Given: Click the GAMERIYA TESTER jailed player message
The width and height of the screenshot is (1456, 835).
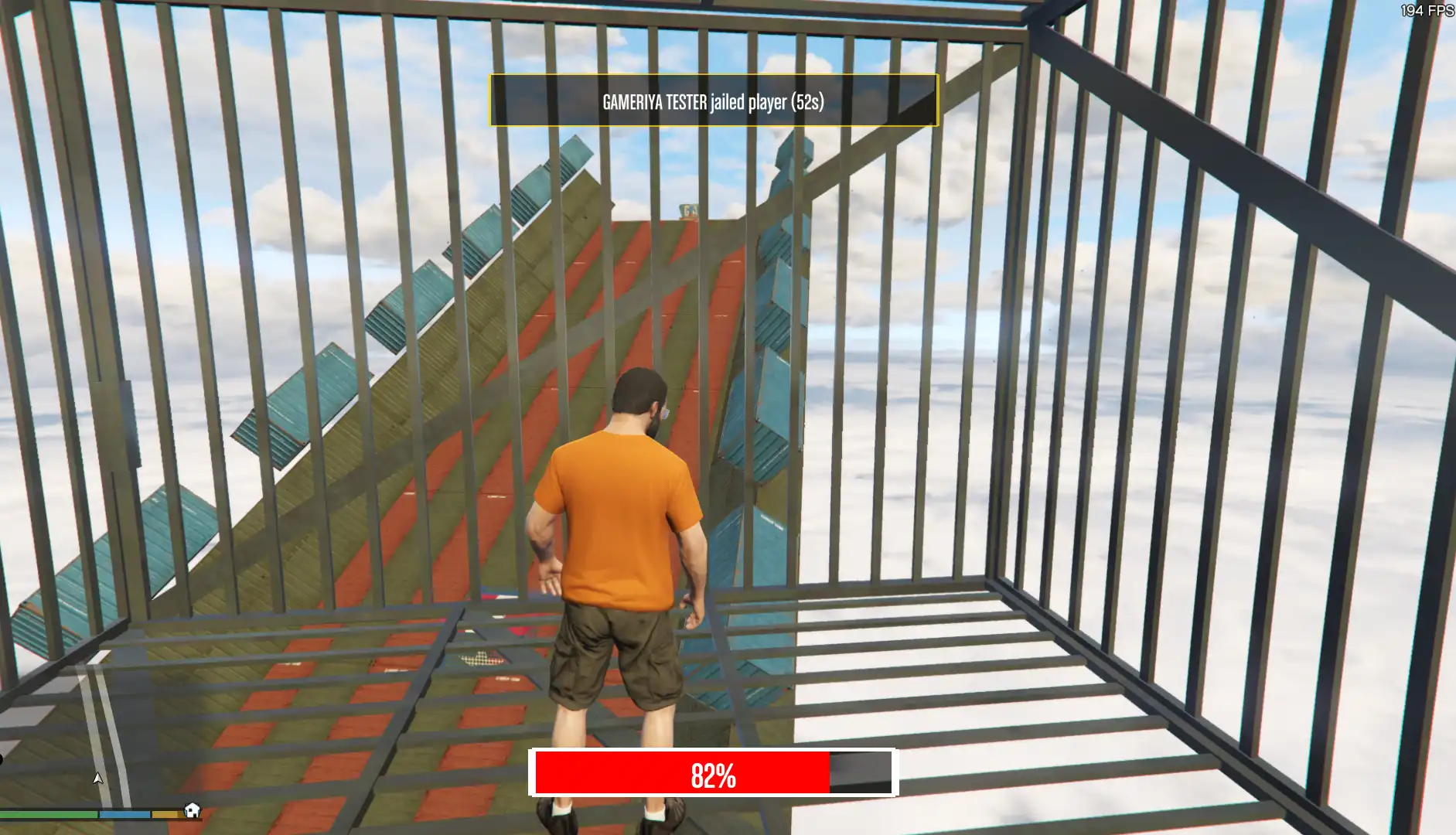Looking at the screenshot, I should [x=712, y=100].
